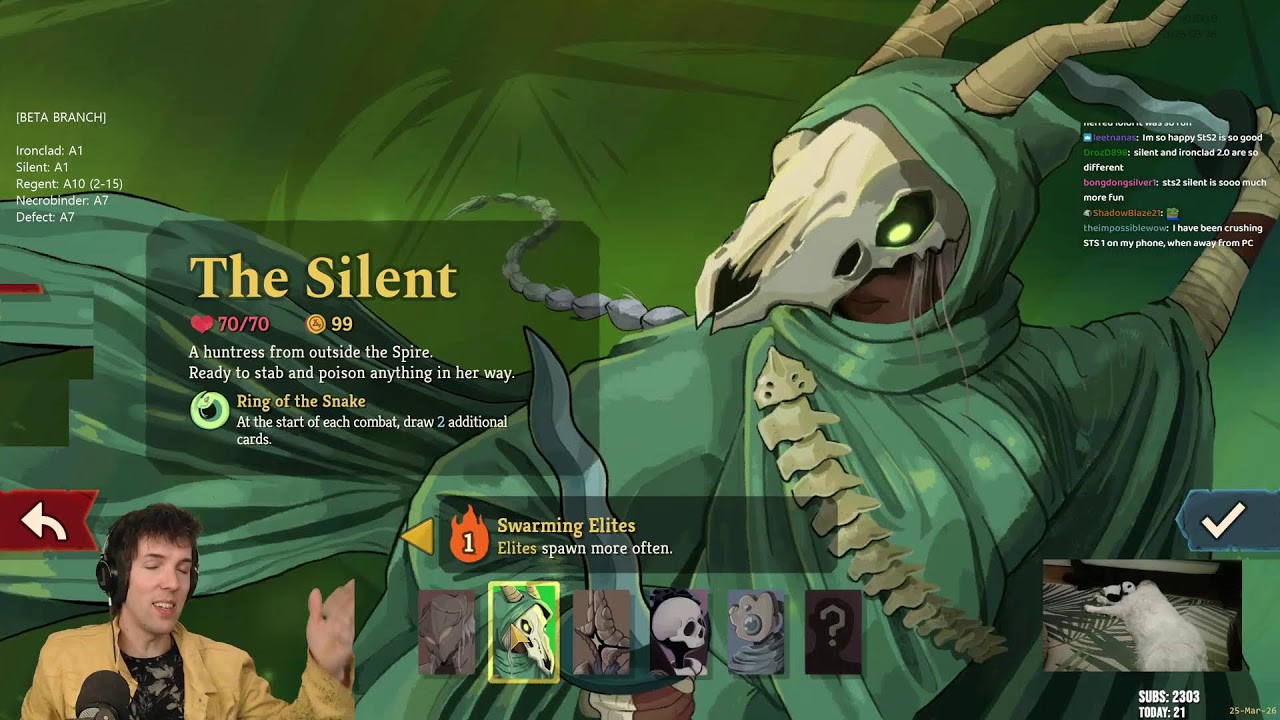Image resolution: width=1280 pixels, height=720 pixels.
Task: Select the question mark mystery portrait
Action: coord(833,632)
